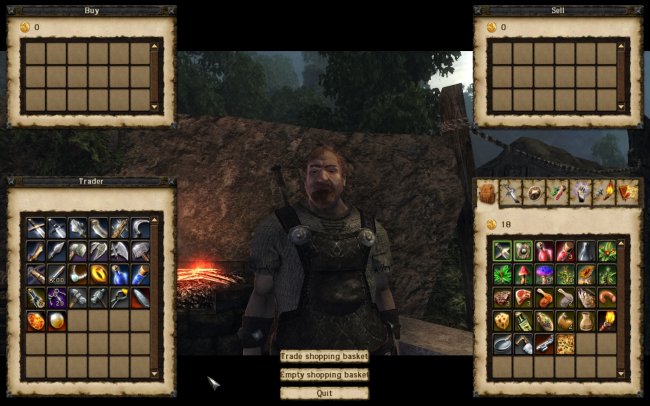Viewport: 650px width, 406px height.
Task: Pick the frying pan in your inventory
Action: pyautogui.click(x=502, y=343)
